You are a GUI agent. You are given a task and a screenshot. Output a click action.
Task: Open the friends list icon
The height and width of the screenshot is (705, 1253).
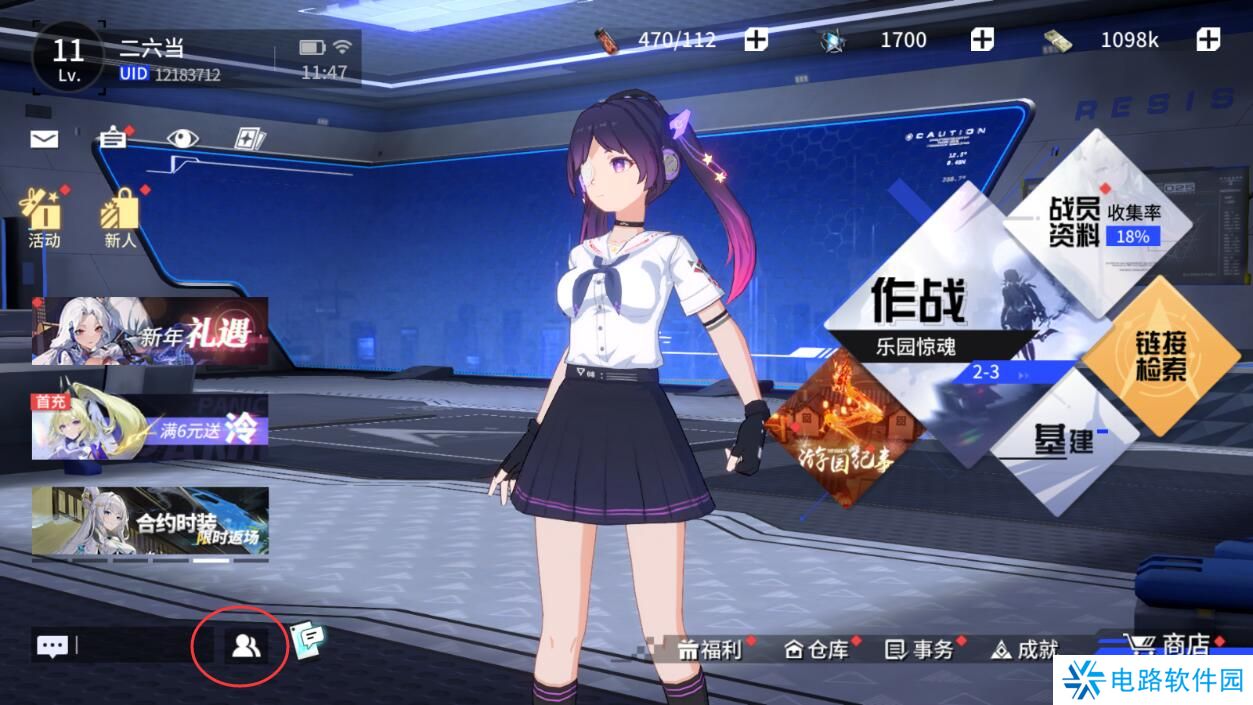pyautogui.click(x=245, y=646)
